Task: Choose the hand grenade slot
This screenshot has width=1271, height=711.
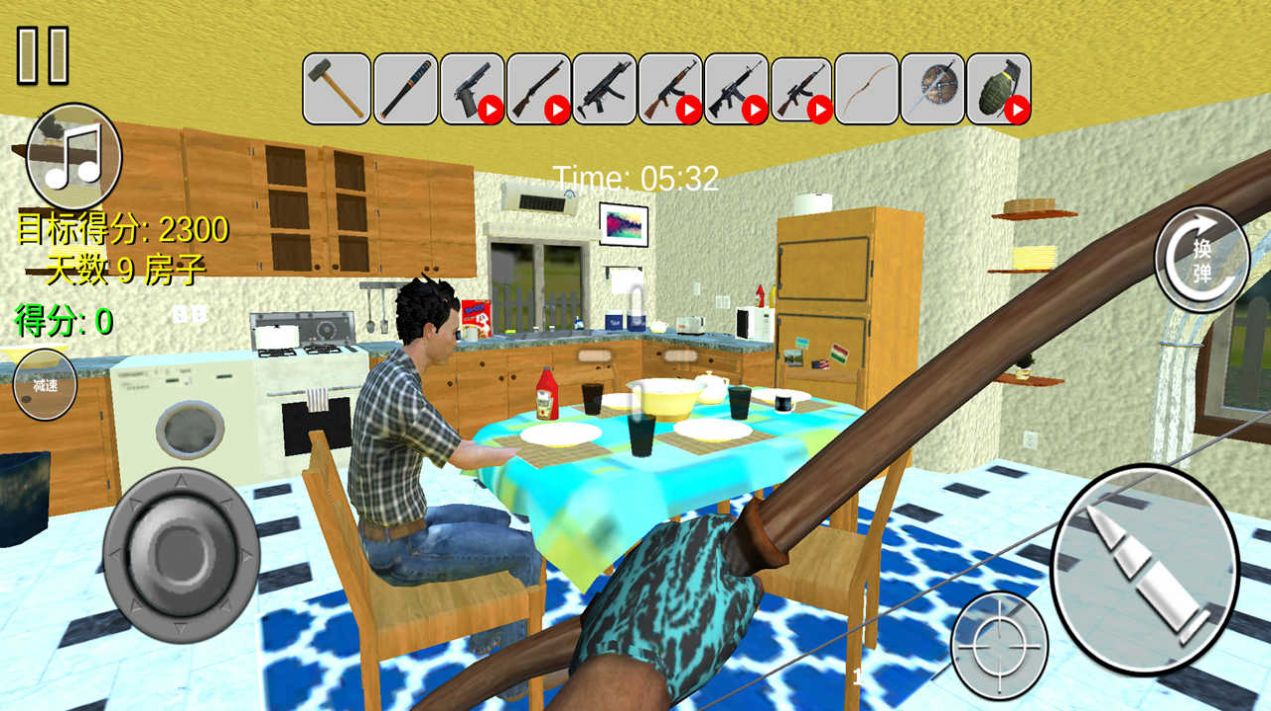Action: pos(998,89)
